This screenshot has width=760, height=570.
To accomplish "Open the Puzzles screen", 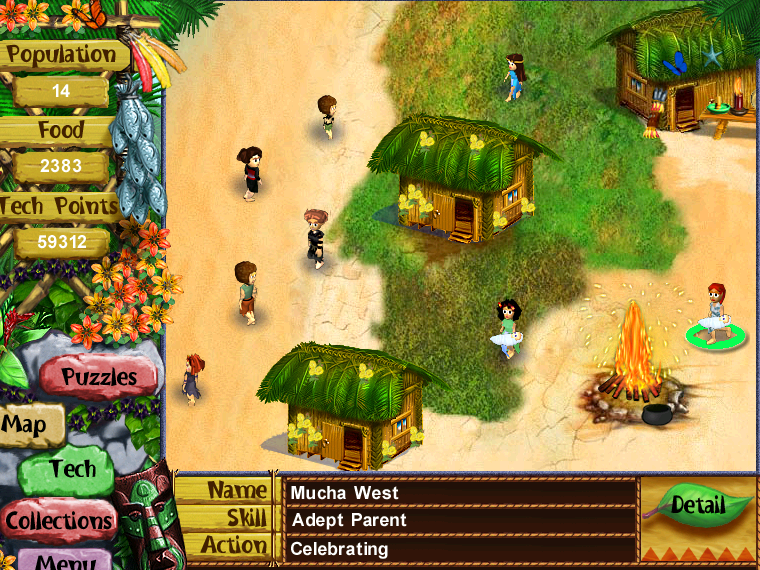I will pos(98,378).
